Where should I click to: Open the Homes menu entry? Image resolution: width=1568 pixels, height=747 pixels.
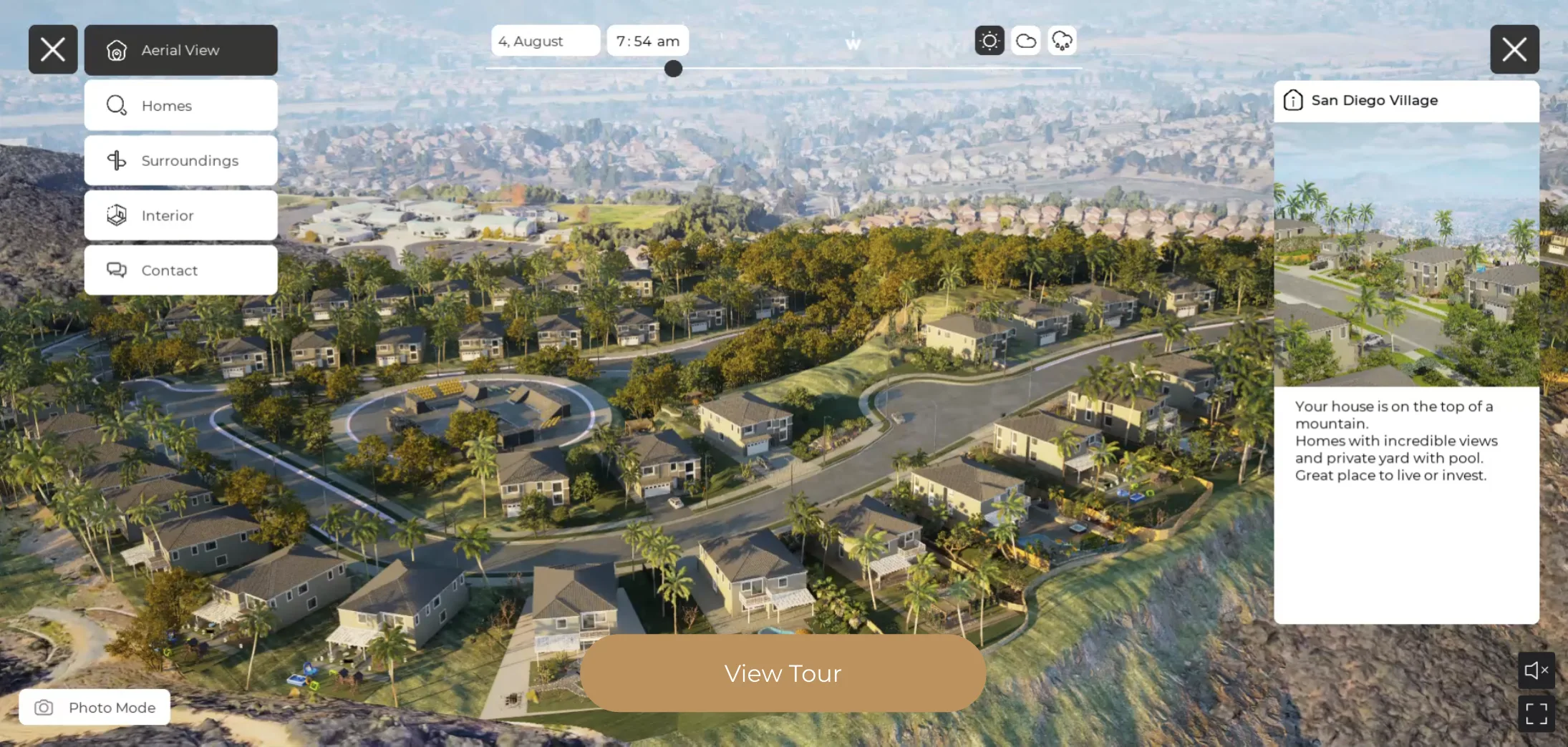coord(180,105)
